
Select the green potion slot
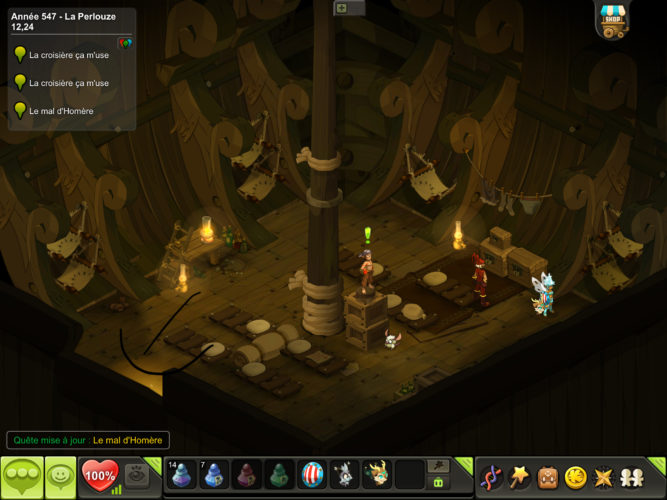pos(280,475)
